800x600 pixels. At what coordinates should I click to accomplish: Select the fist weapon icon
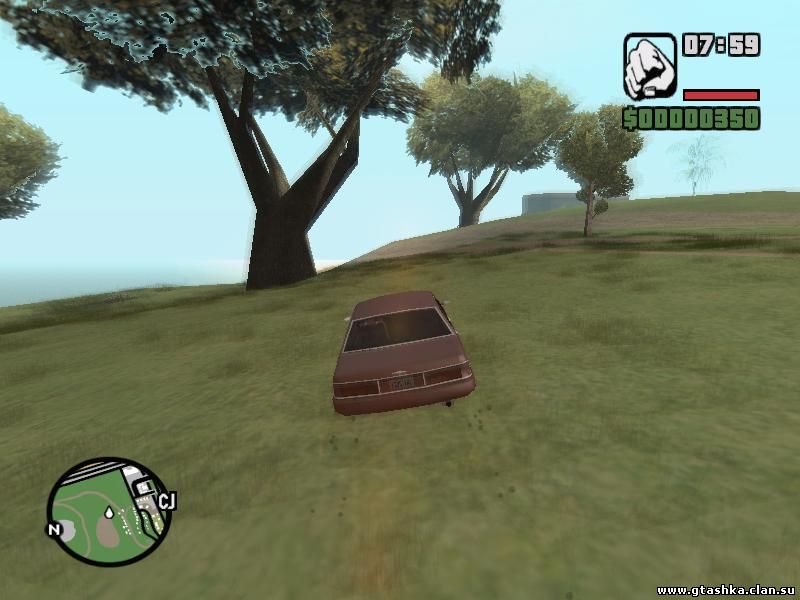[x=650, y=66]
